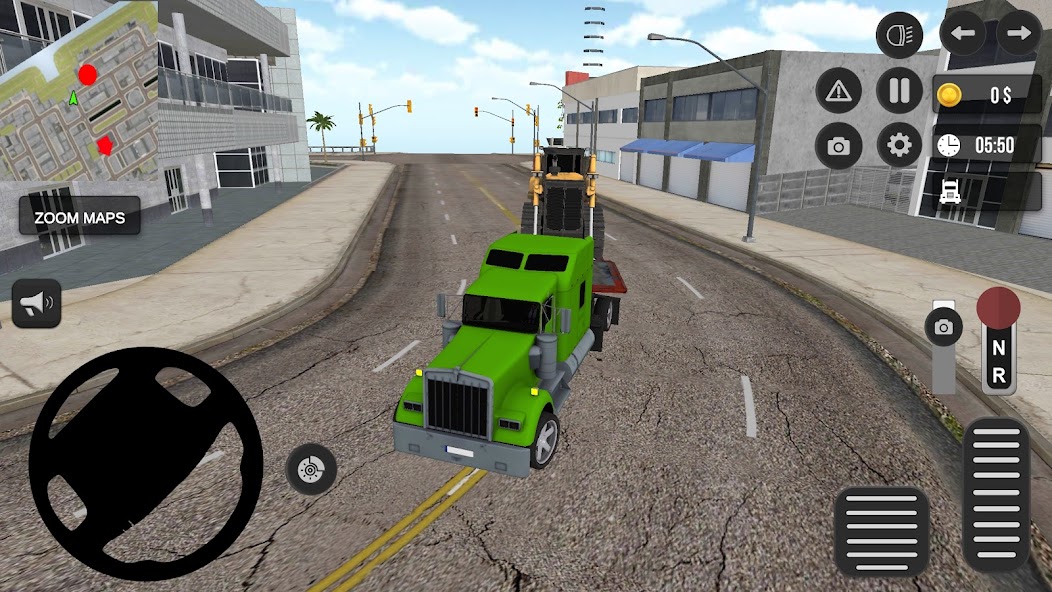Activate the left turn signal arrow
The height and width of the screenshot is (592, 1052).
963,34
